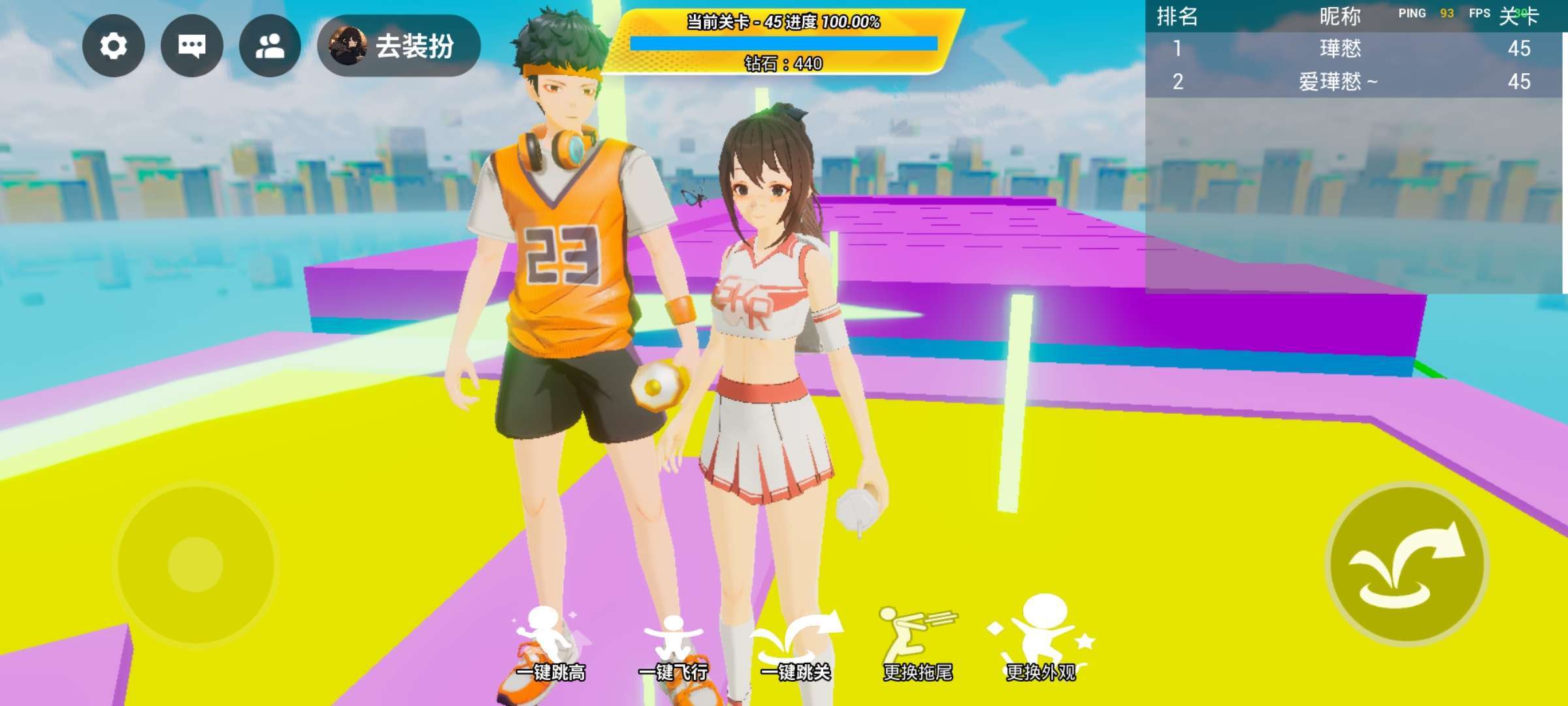The image size is (1568, 706).
Task: Select player 瑾愁 in leaderboard
Action: (1340, 48)
